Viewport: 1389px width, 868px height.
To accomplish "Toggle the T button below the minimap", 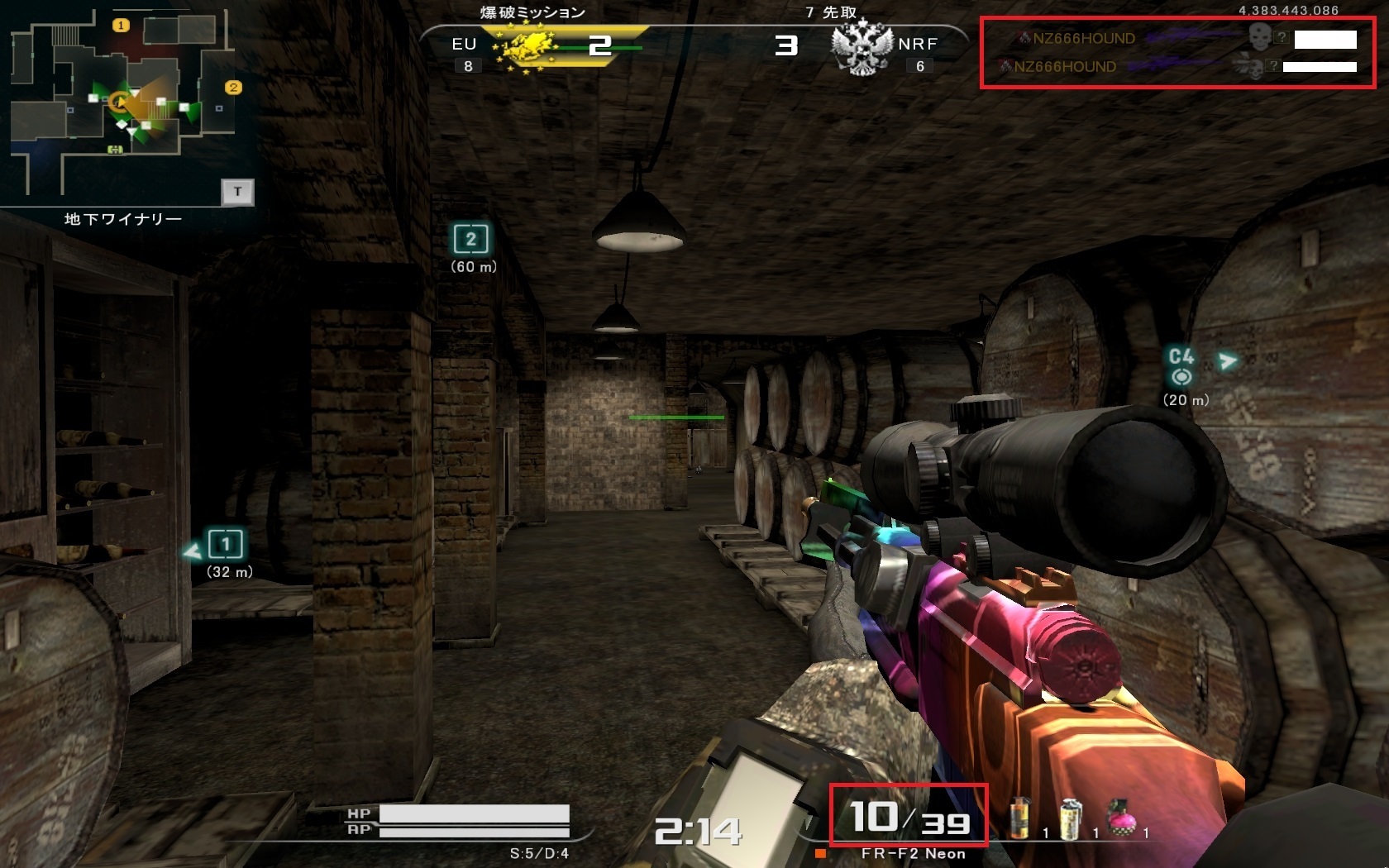I will [237, 192].
